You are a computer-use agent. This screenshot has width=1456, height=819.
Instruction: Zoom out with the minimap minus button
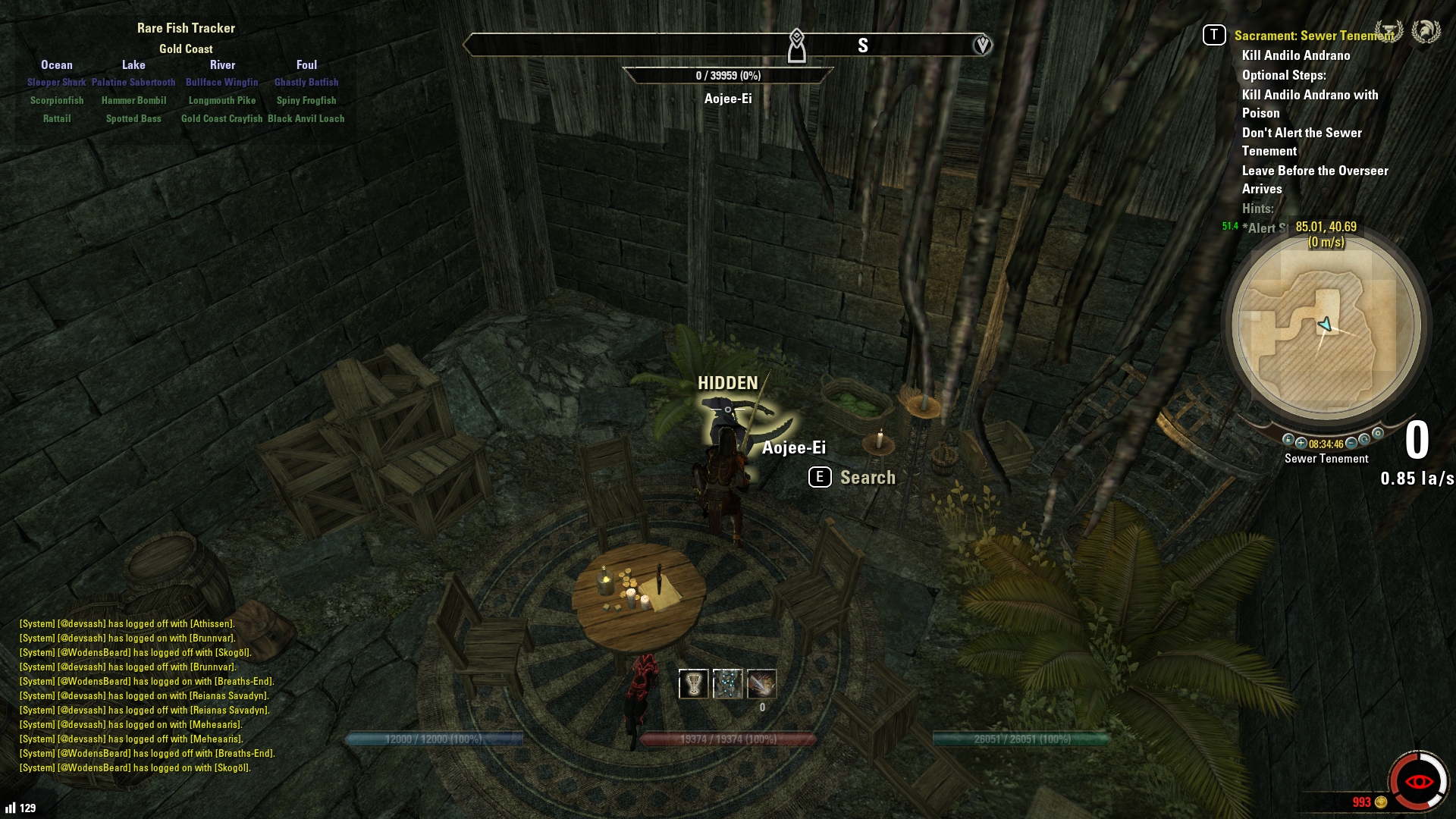1351,444
